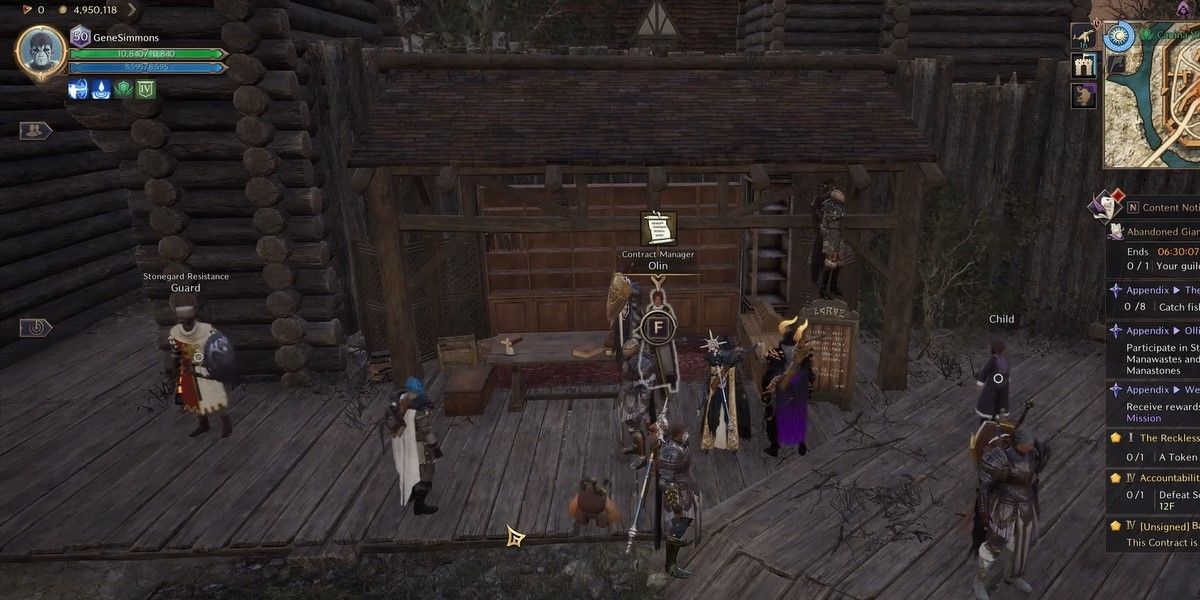Select the Catch fish appendix quest
This screenshot has height=600, width=1200.
coord(1160,298)
